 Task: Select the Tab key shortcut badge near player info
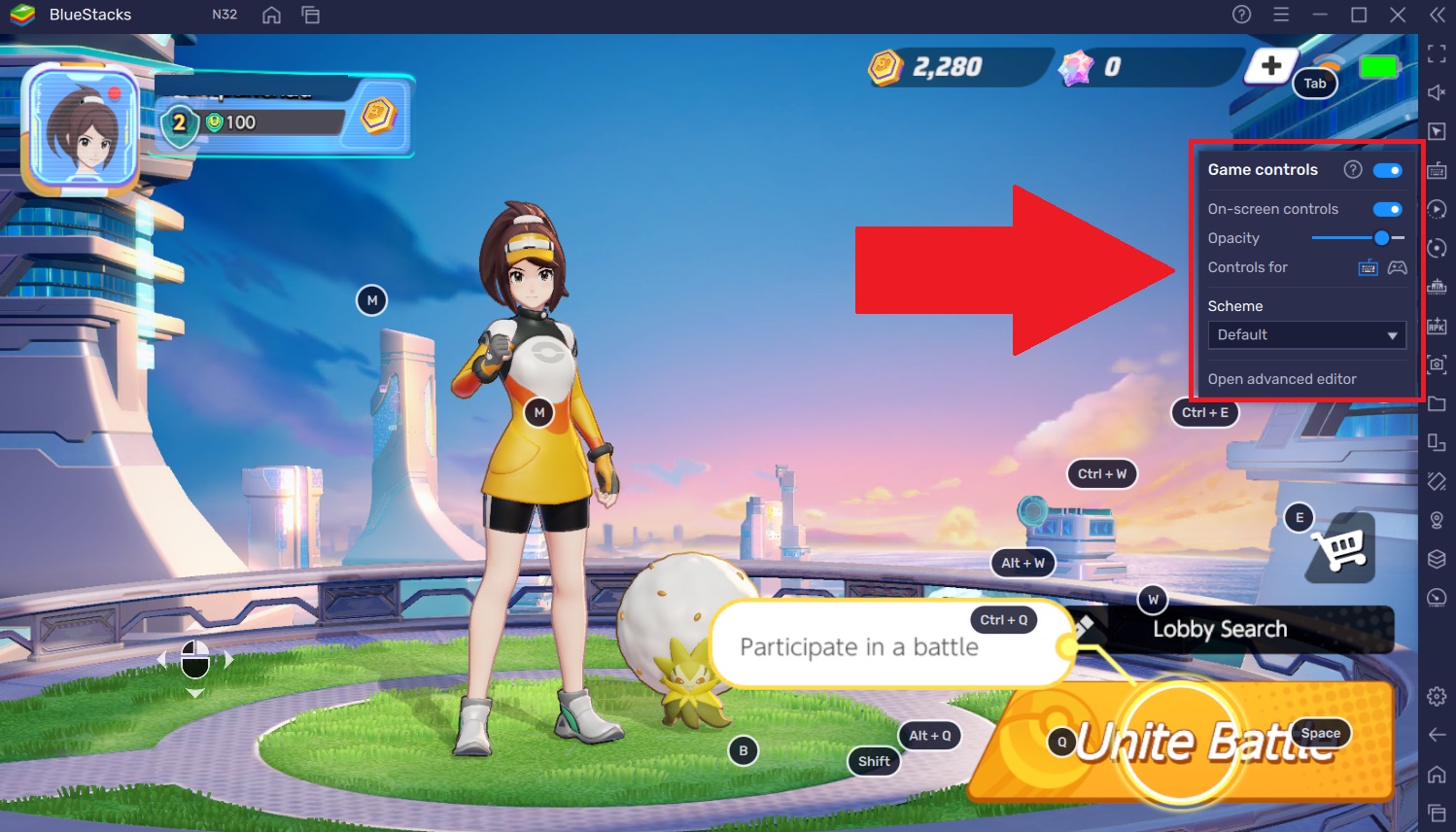coord(1315,84)
